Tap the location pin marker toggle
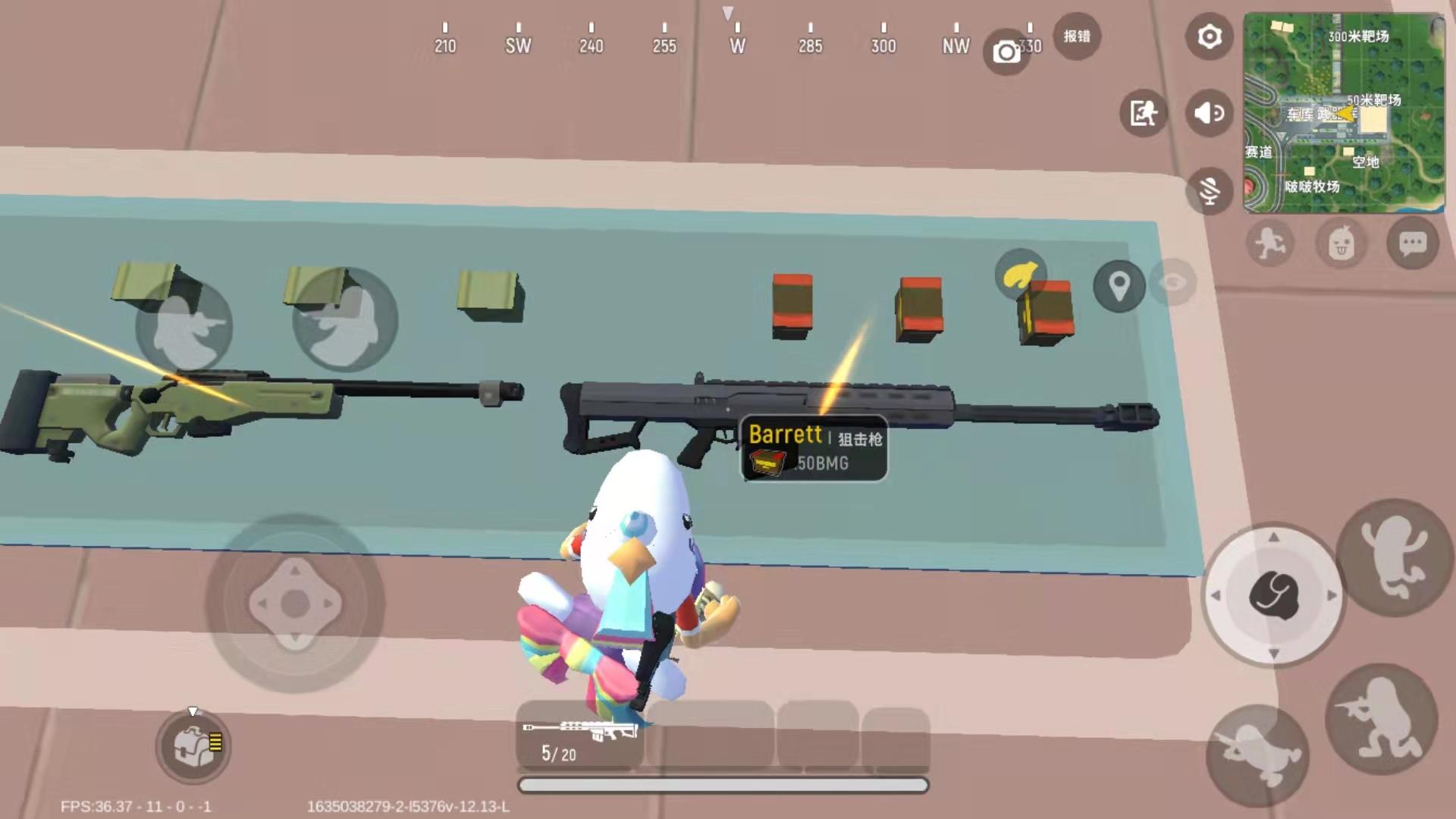This screenshot has height=819, width=1456. [1118, 287]
